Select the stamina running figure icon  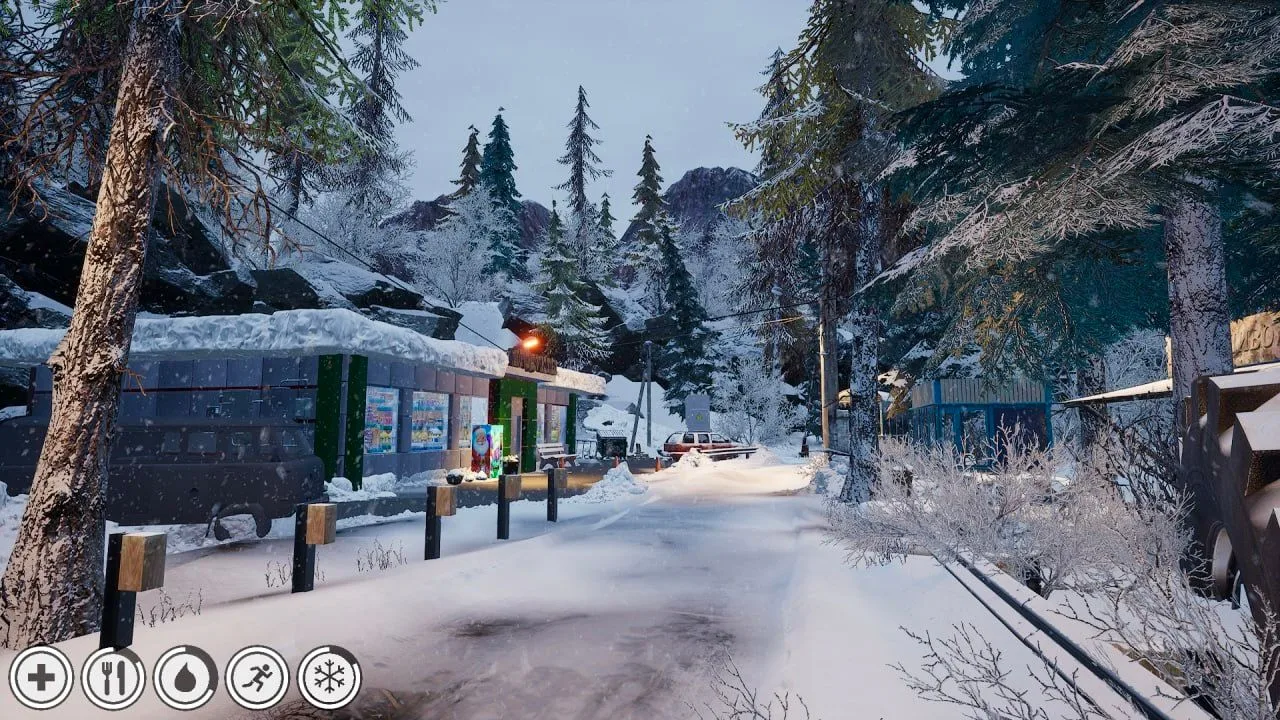click(257, 678)
